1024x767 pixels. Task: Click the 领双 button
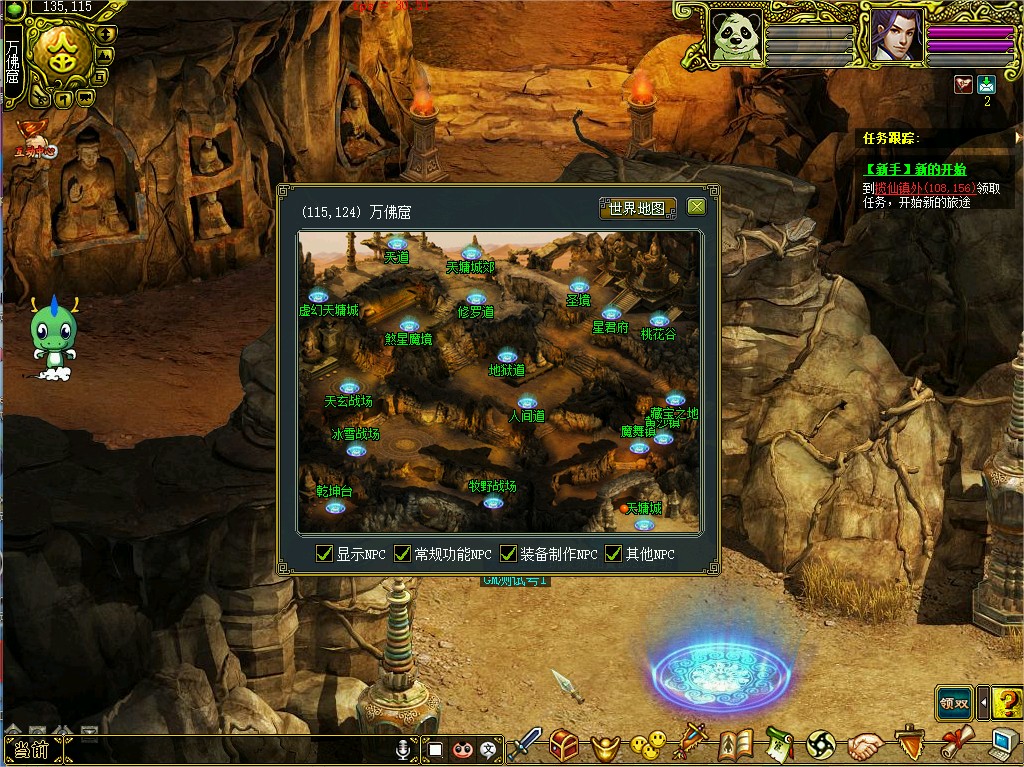954,702
